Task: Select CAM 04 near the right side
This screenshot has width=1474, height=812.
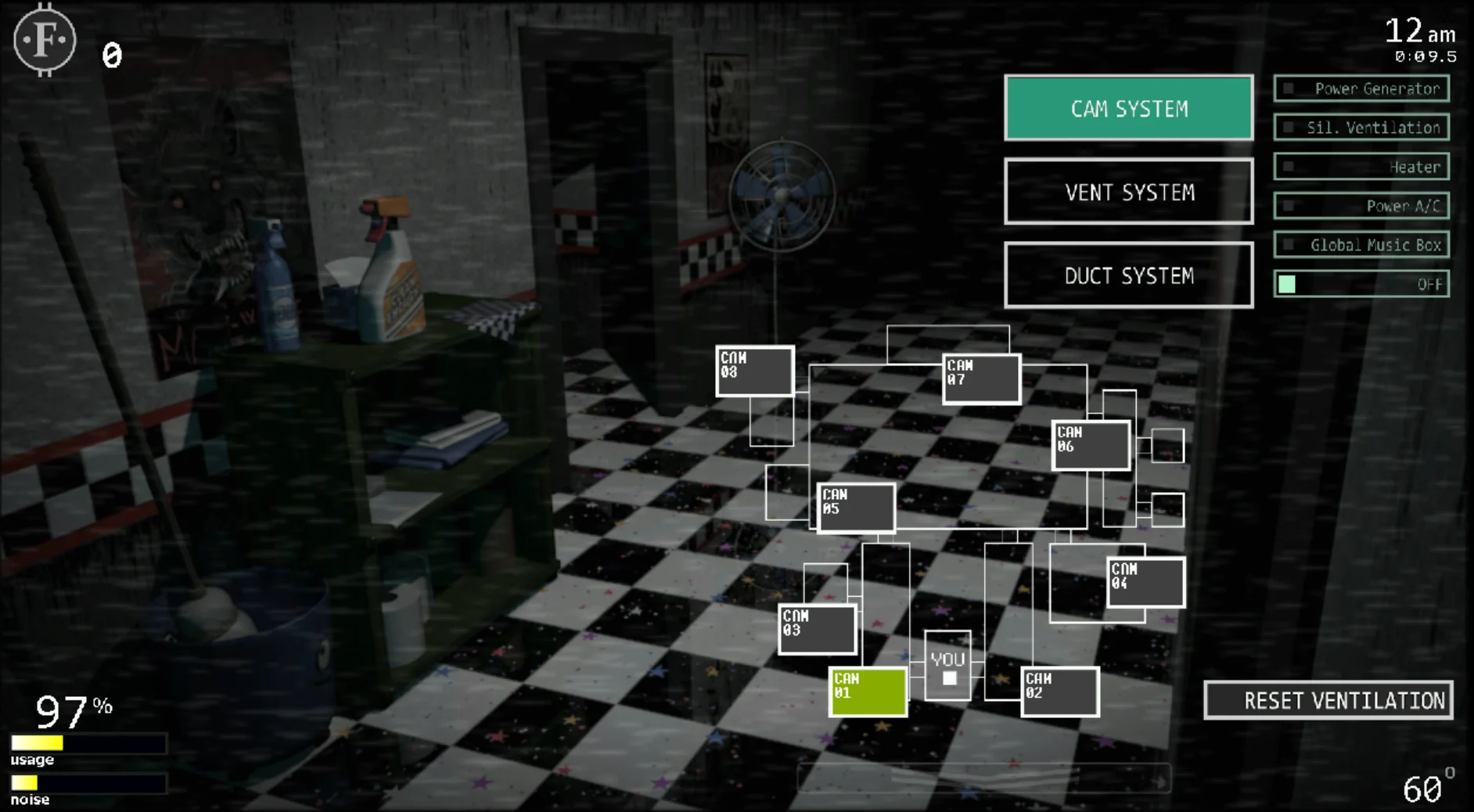Action: tap(1145, 580)
